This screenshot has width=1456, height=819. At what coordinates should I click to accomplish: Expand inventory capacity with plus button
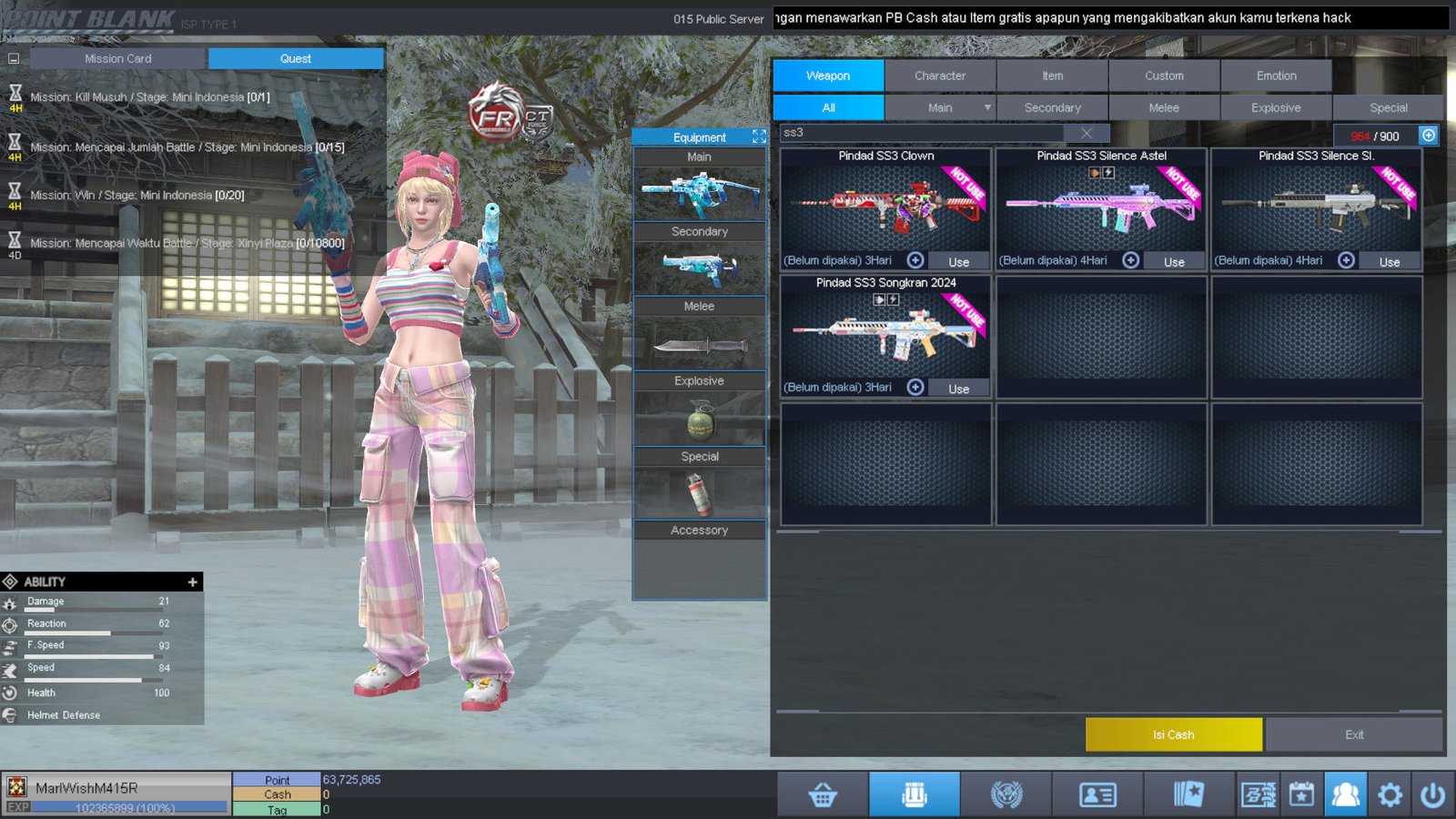(1429, 136)
